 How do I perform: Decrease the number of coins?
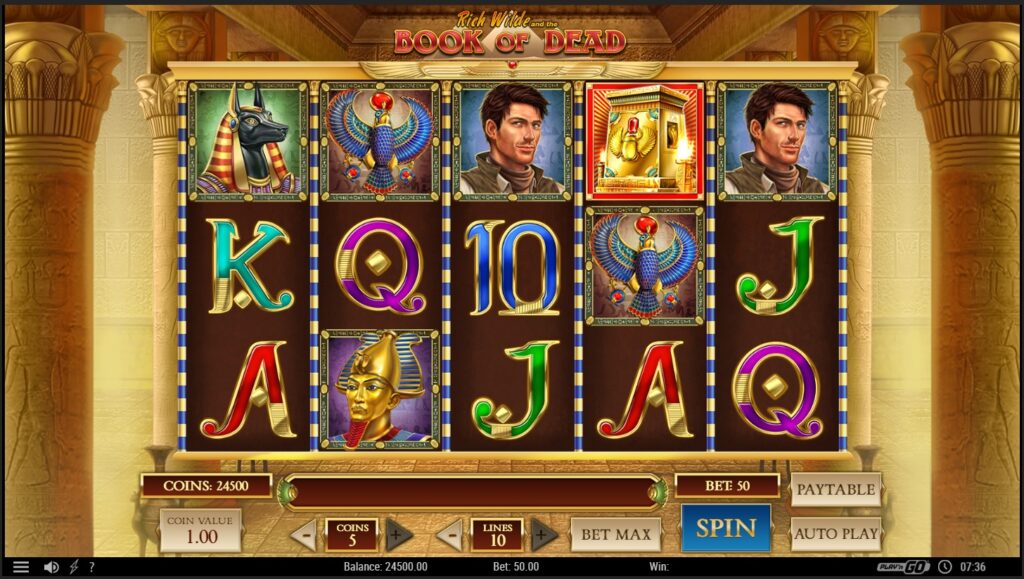pos(304,534)
